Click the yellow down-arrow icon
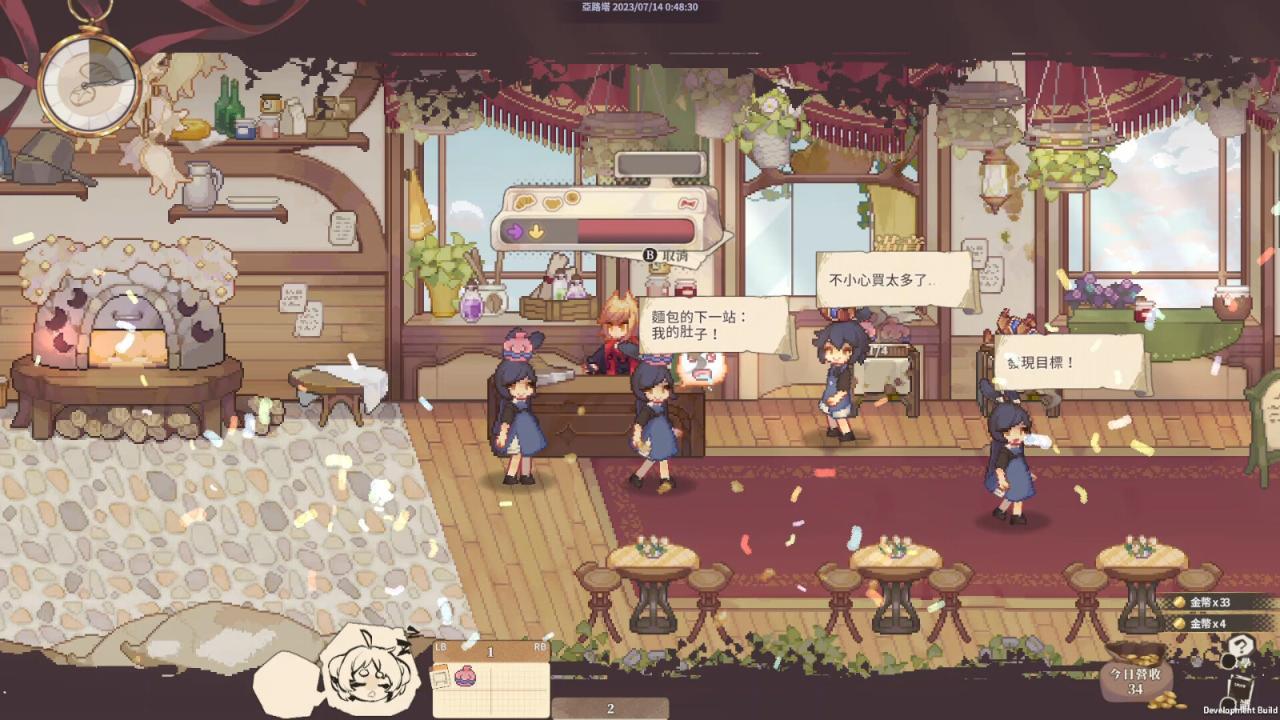Viewport: 1280px width, 720px height. tap(536, 230)
